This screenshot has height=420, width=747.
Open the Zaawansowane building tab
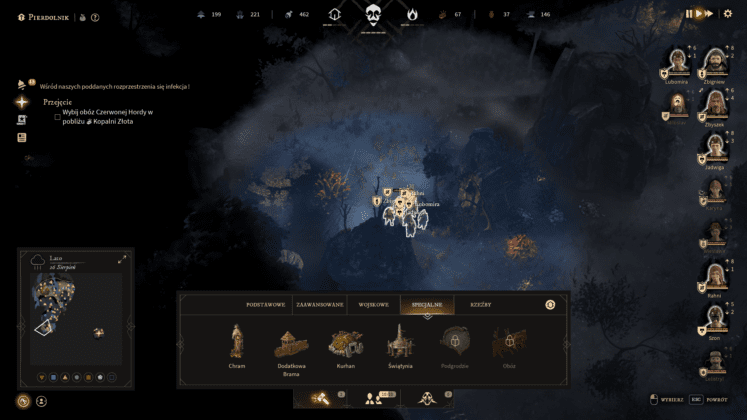pyautogui.click(x=319, y=304)
